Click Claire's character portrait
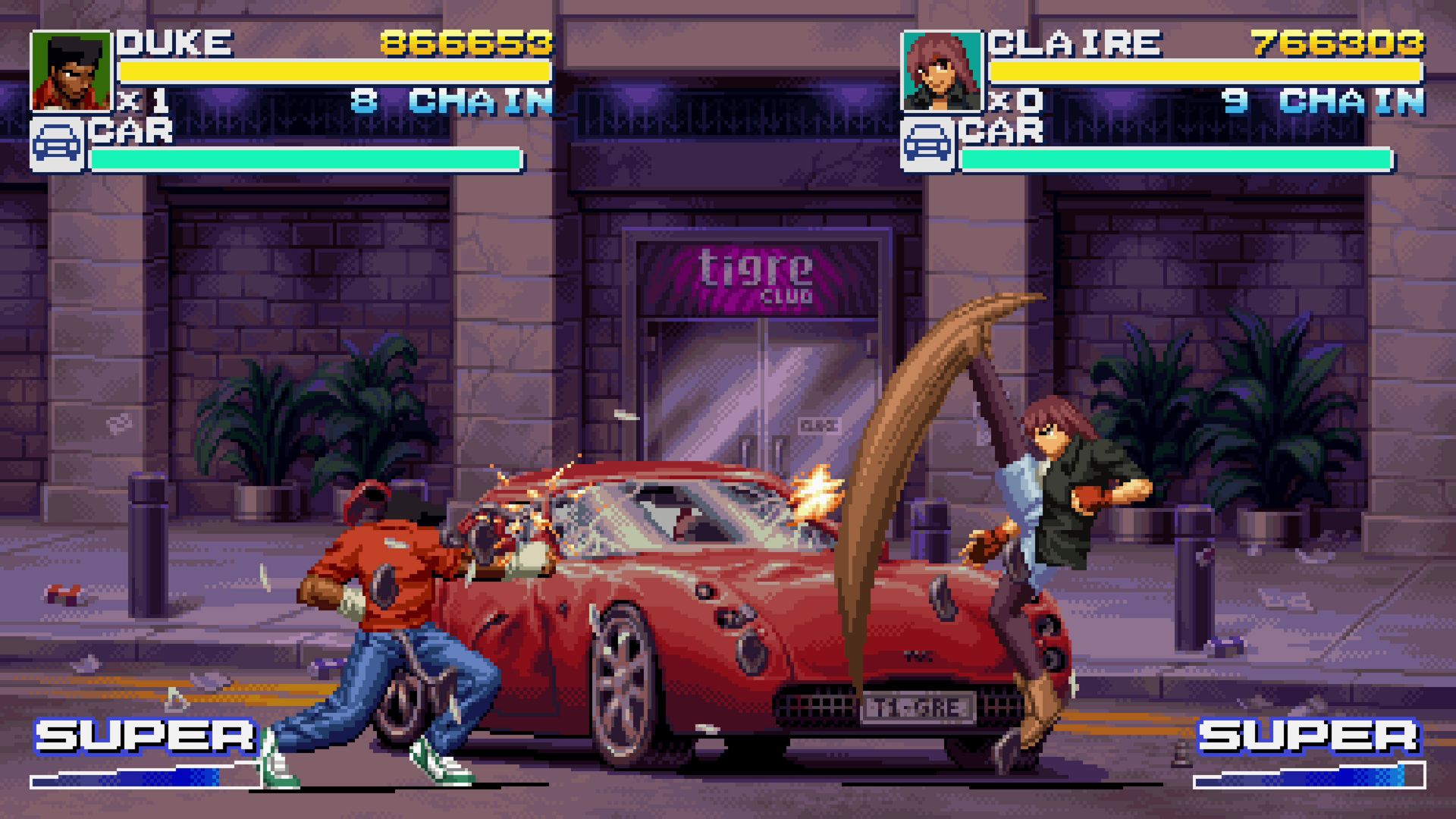Screen dimensions: 1456x819 pos(941,71)
